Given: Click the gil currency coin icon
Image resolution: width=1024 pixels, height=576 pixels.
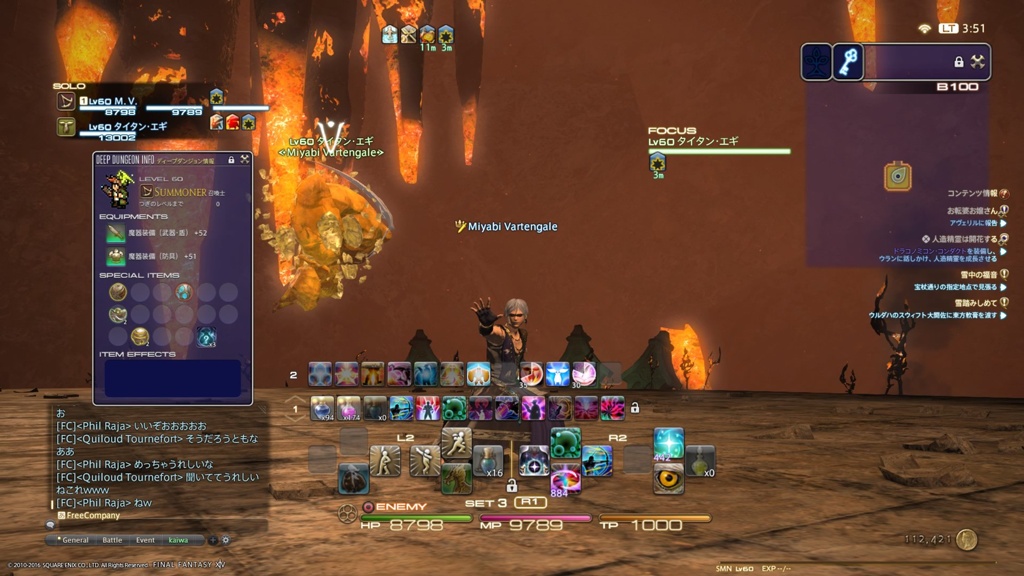Looking at the screenshot, I should (x=965, y=540).
